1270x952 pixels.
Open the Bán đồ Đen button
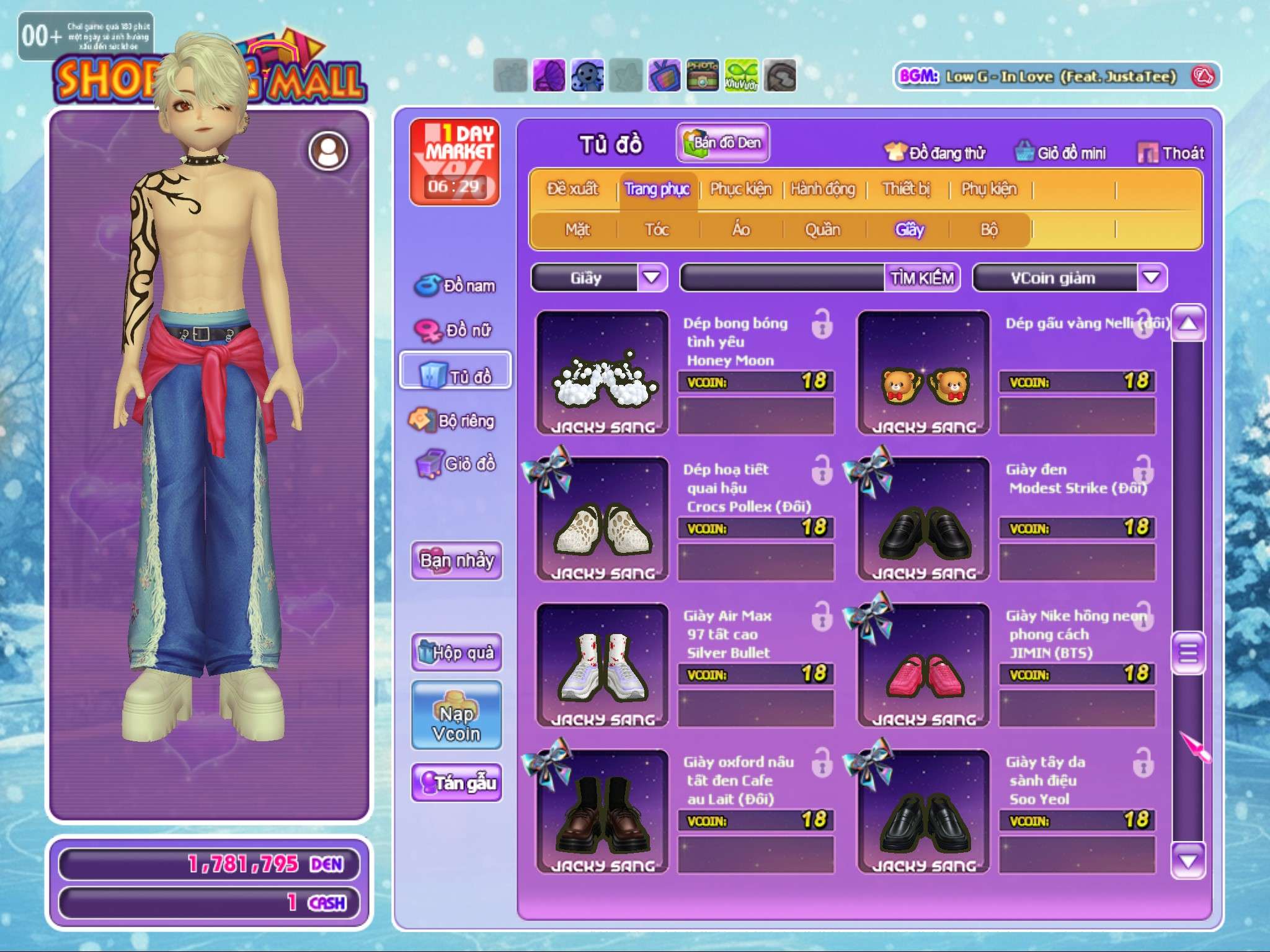tap(723, 143)
